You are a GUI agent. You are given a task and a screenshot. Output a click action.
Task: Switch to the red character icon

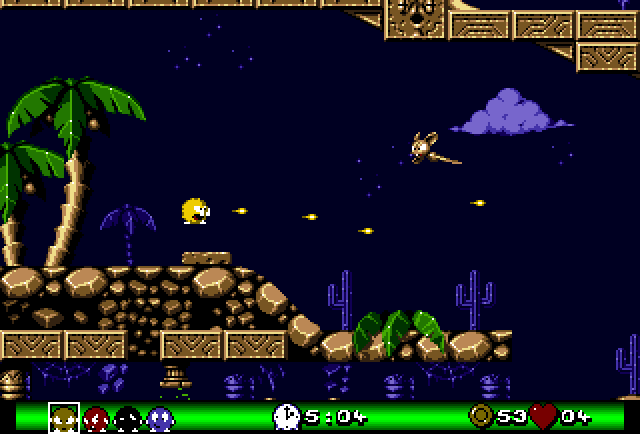(x=95, y=417)
